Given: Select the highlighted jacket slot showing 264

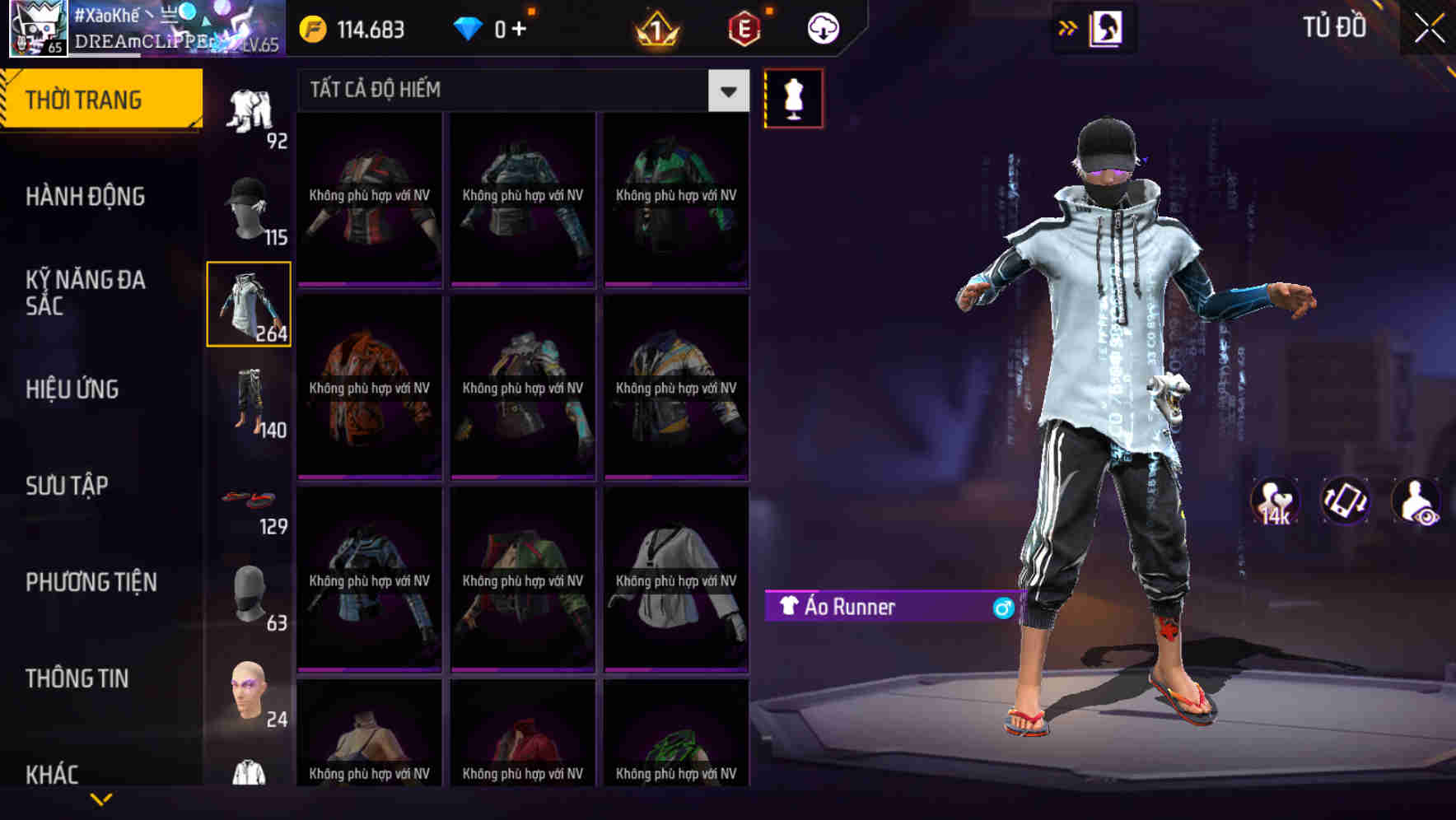Looking at the screenshot, I should [249, 305].
